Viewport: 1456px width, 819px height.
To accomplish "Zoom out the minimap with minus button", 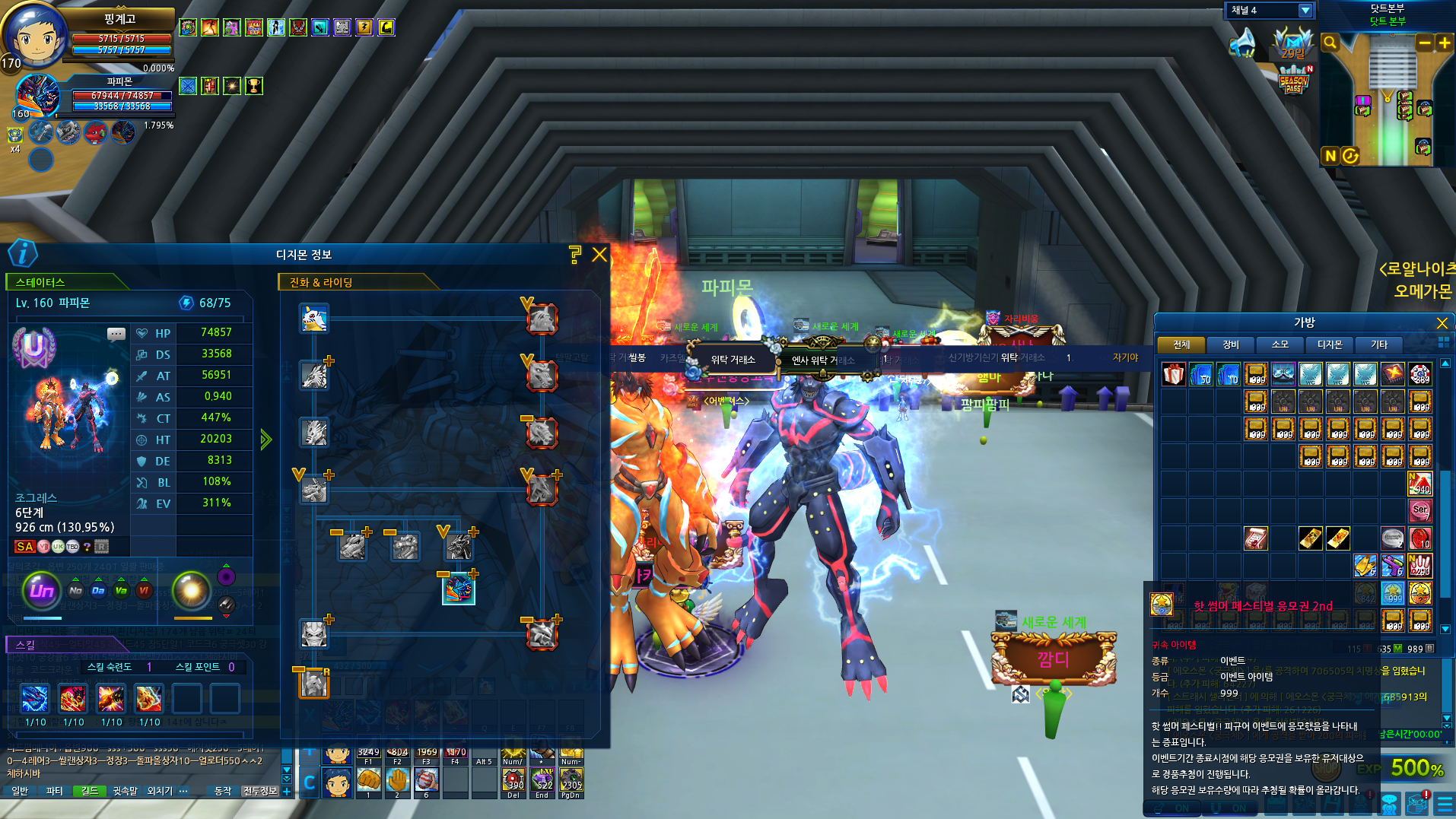I will click(1424, 43).
